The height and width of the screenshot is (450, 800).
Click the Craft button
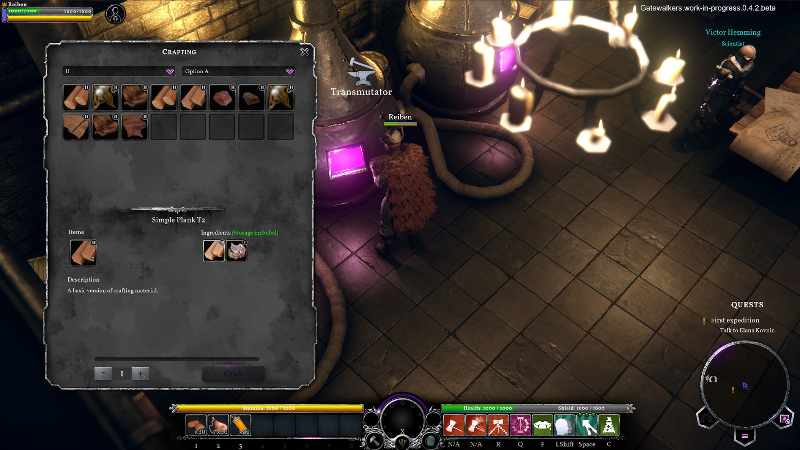click(x=233, y=373)
